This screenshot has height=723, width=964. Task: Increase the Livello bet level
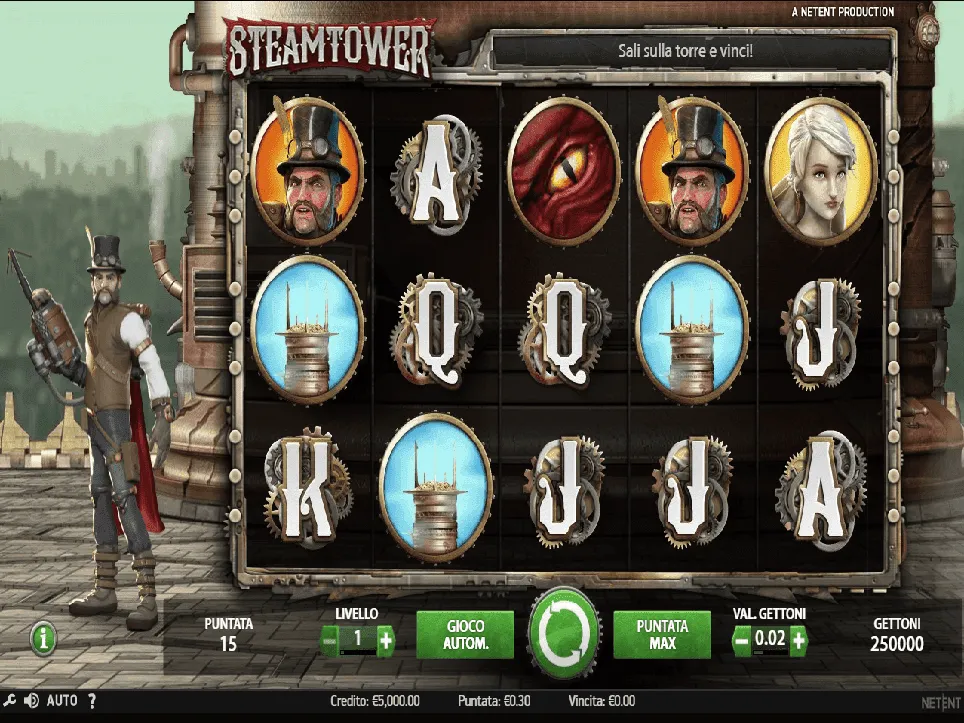pyautogui.click(x=386, y=640)
